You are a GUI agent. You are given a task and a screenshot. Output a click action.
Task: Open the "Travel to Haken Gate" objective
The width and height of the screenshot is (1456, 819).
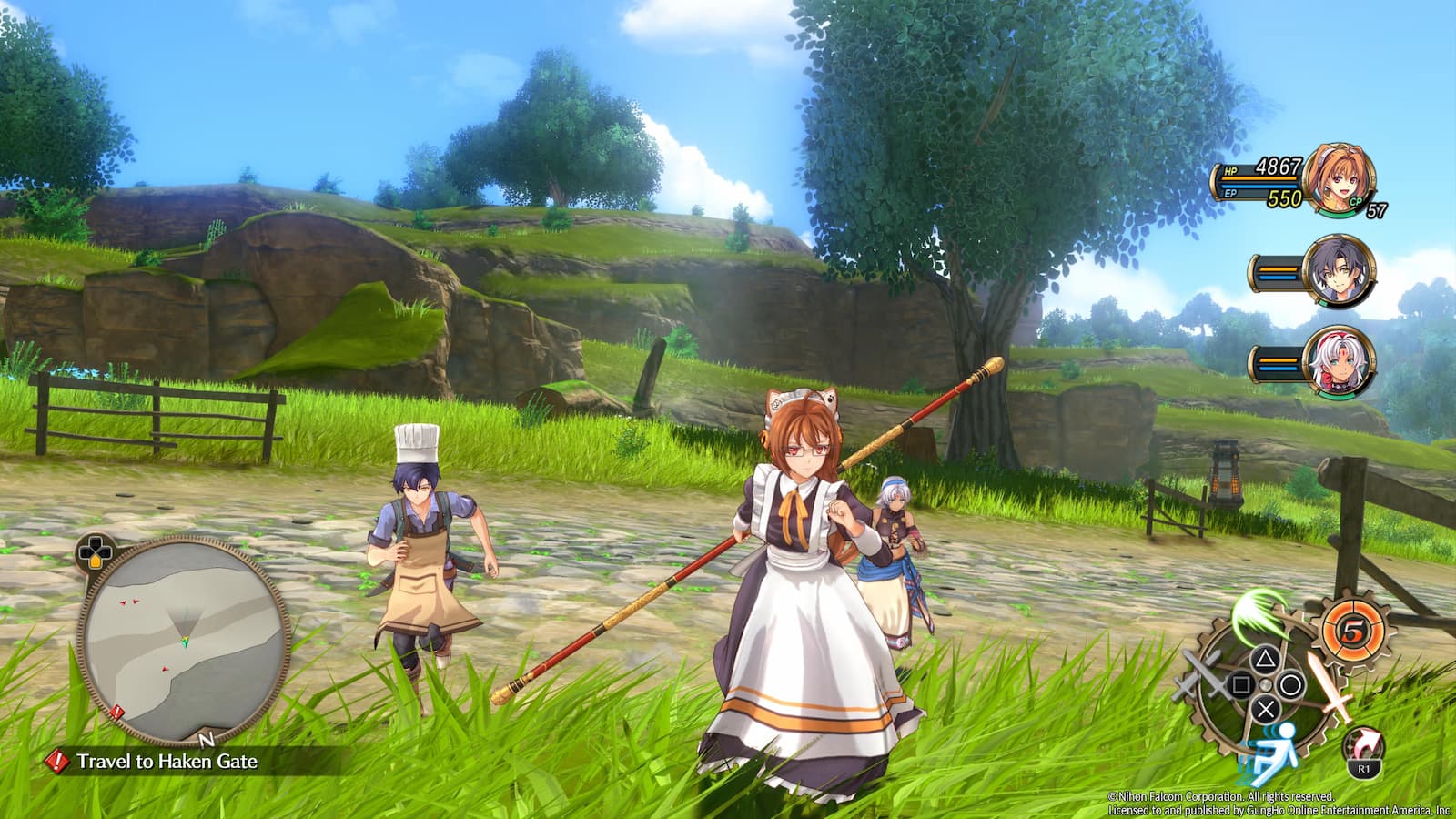(167, 762)
